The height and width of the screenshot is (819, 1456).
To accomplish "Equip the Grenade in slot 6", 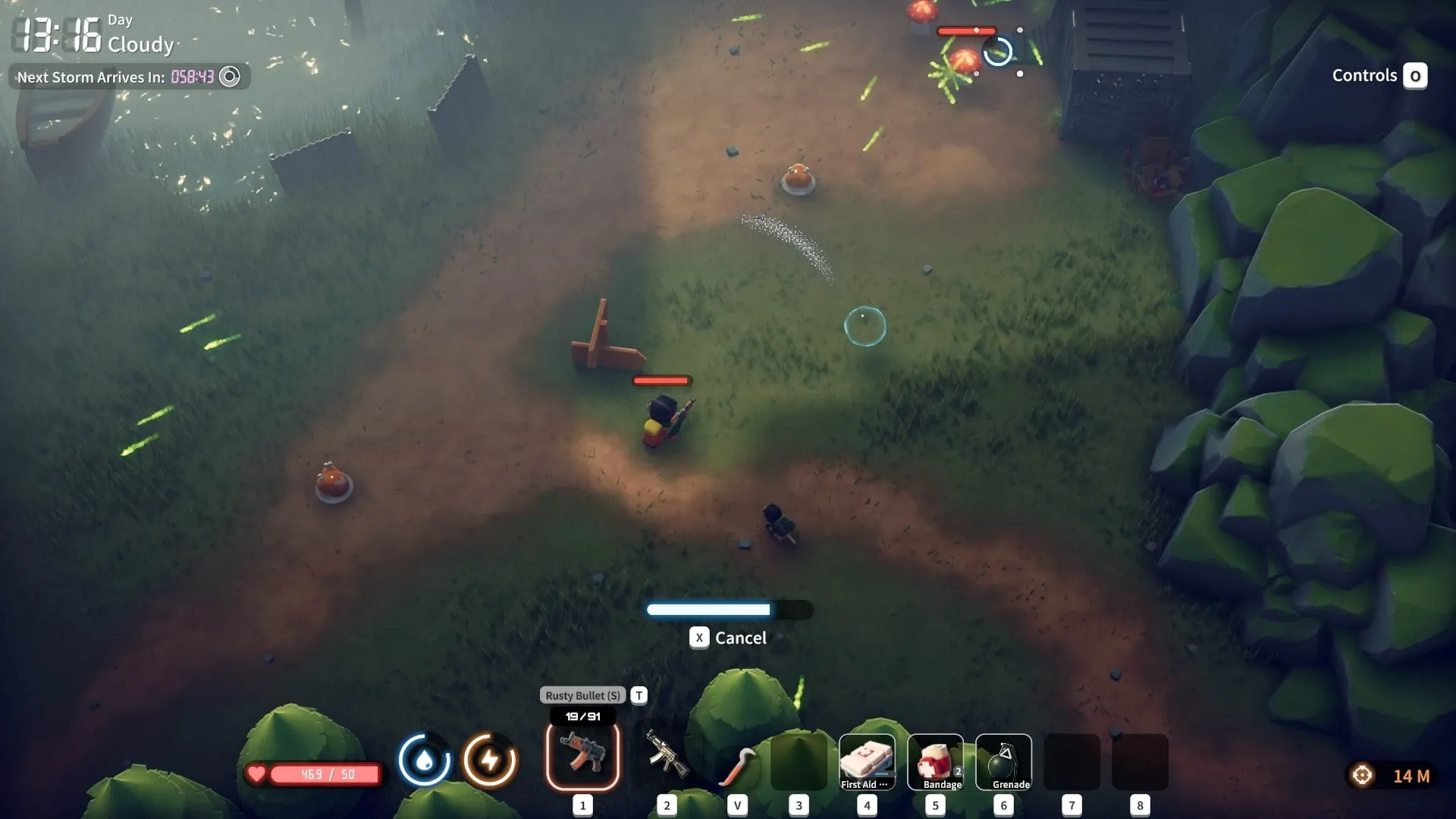I will pos(1004,761).
